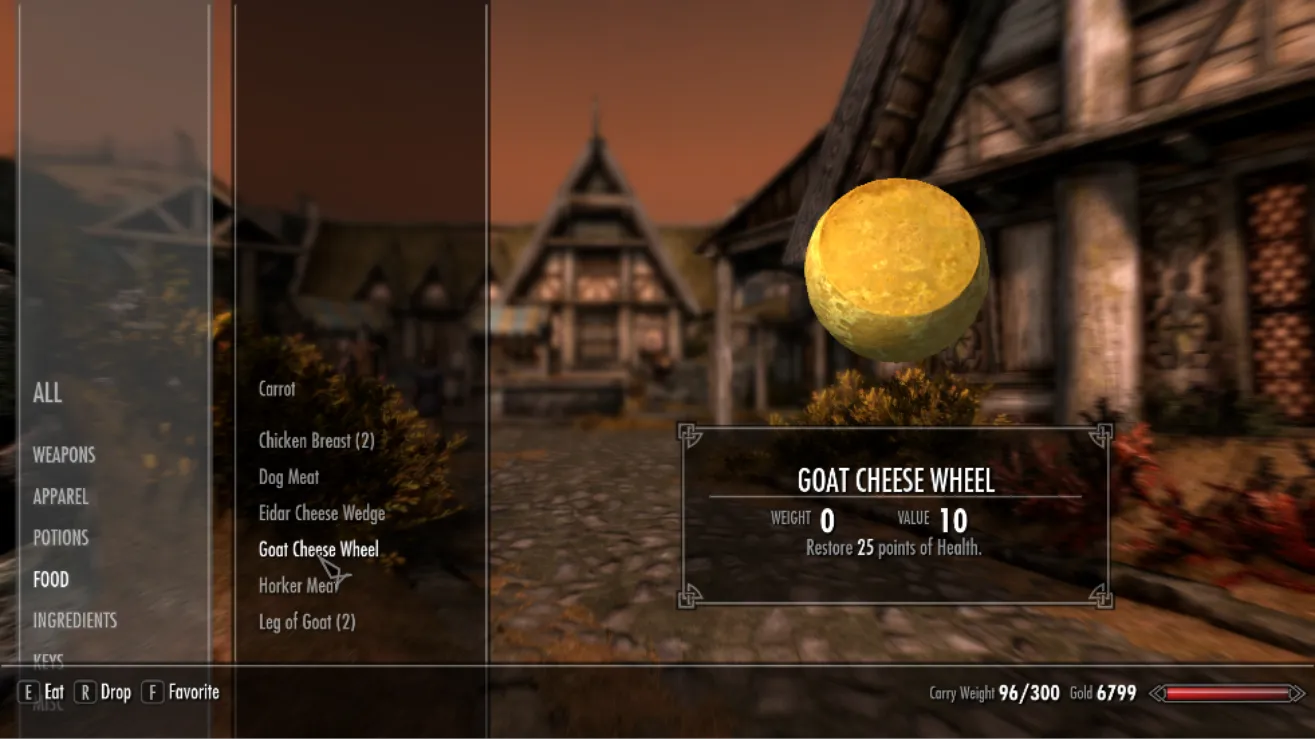Show the Apparel category
This screenshot has width=1315, height=740.
pyautogui.click(x=60, y=497)
